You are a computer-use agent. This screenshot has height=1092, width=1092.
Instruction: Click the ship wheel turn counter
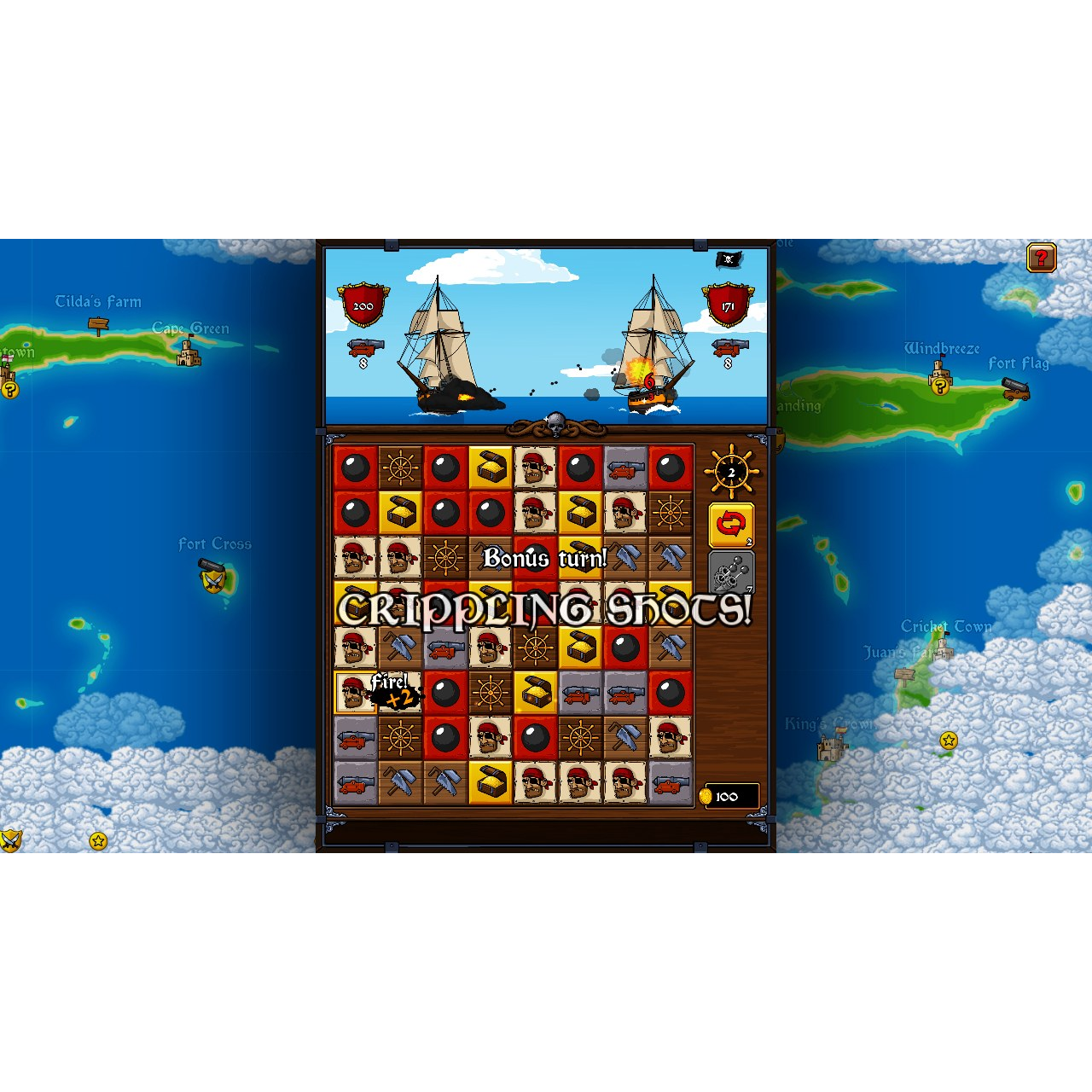[x=730, y=469]
